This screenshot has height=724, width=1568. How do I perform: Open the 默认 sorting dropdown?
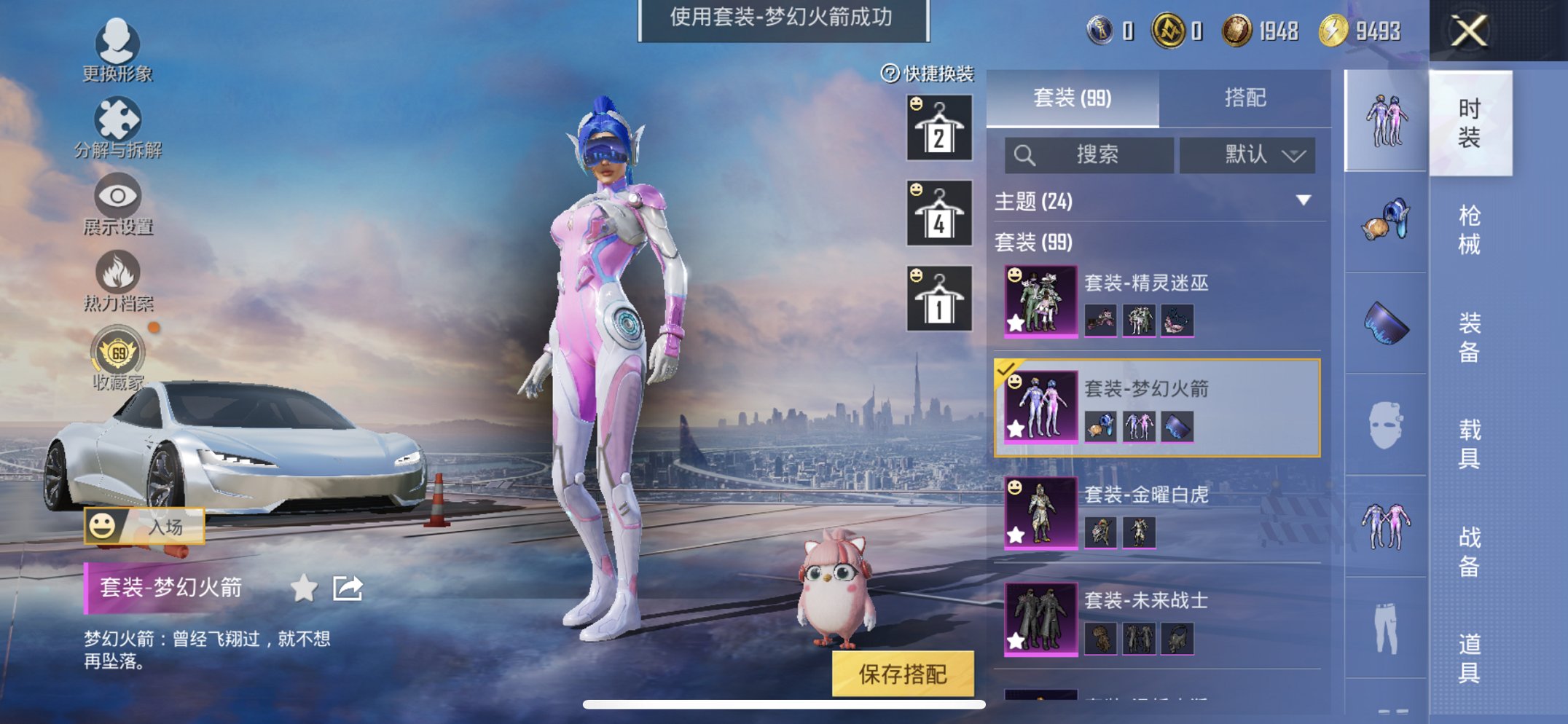[1247, 155]
